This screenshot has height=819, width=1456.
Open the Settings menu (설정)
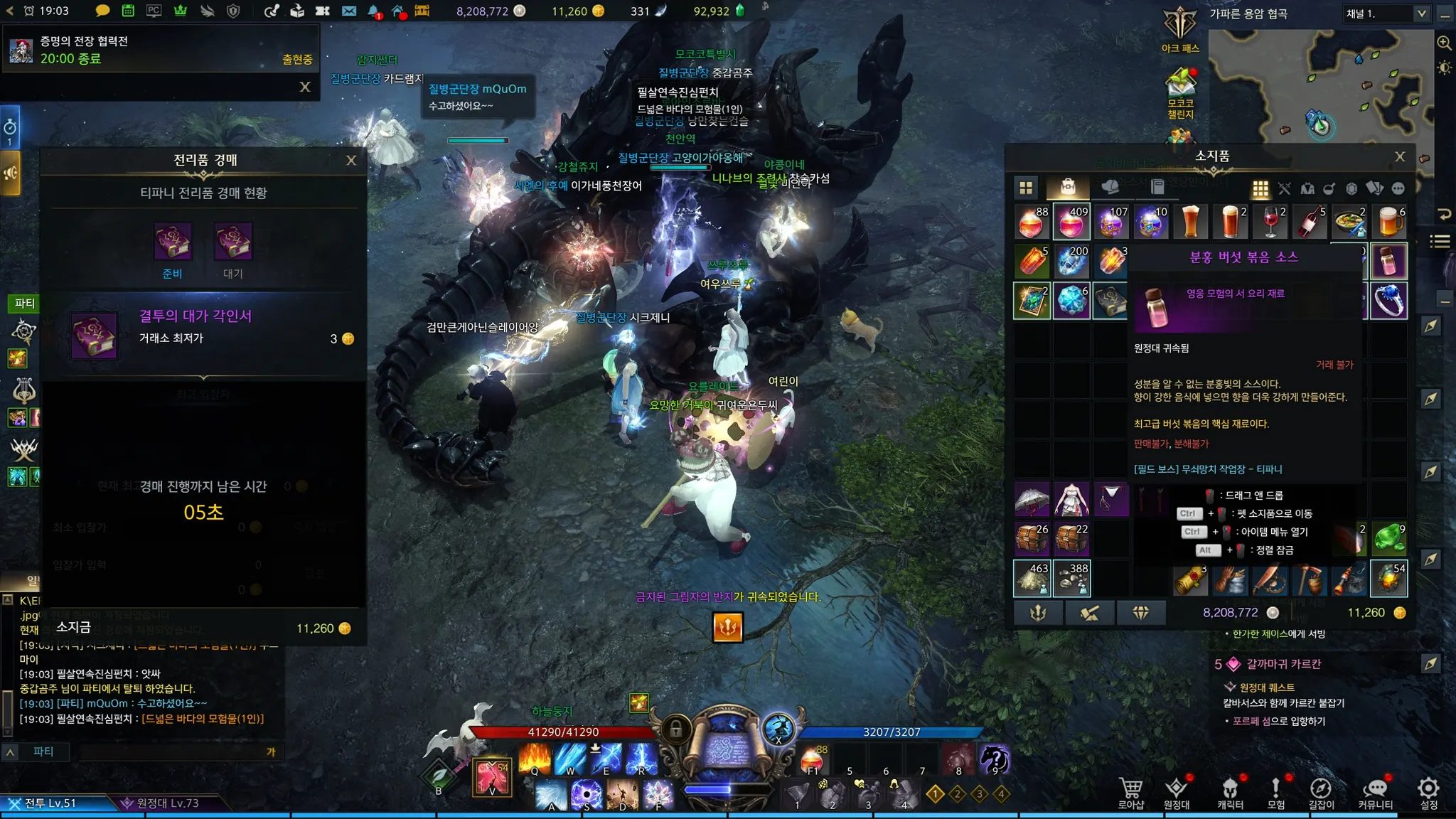[1428, 792]
